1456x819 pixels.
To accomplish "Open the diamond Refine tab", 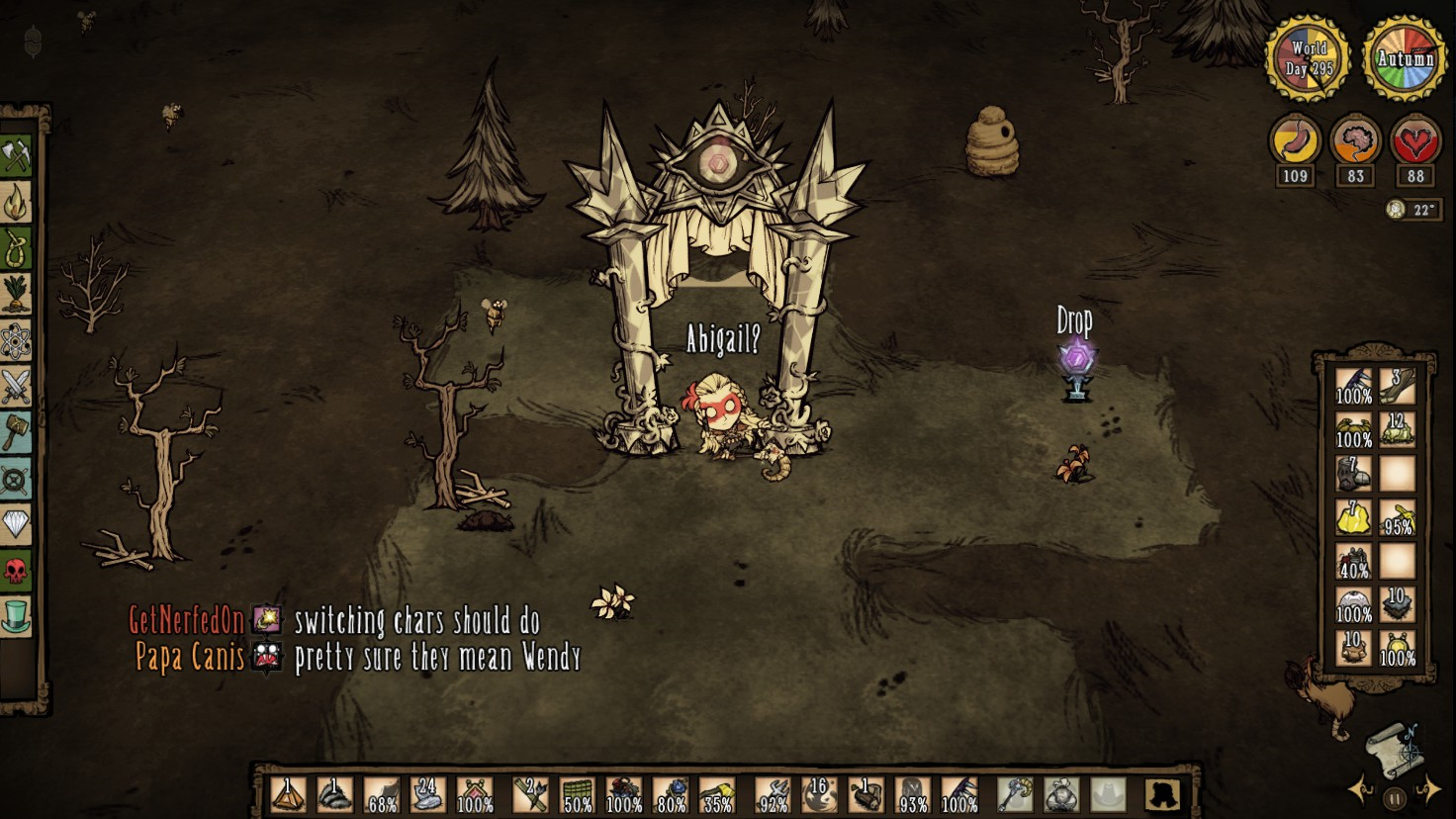I will point(17,524).
